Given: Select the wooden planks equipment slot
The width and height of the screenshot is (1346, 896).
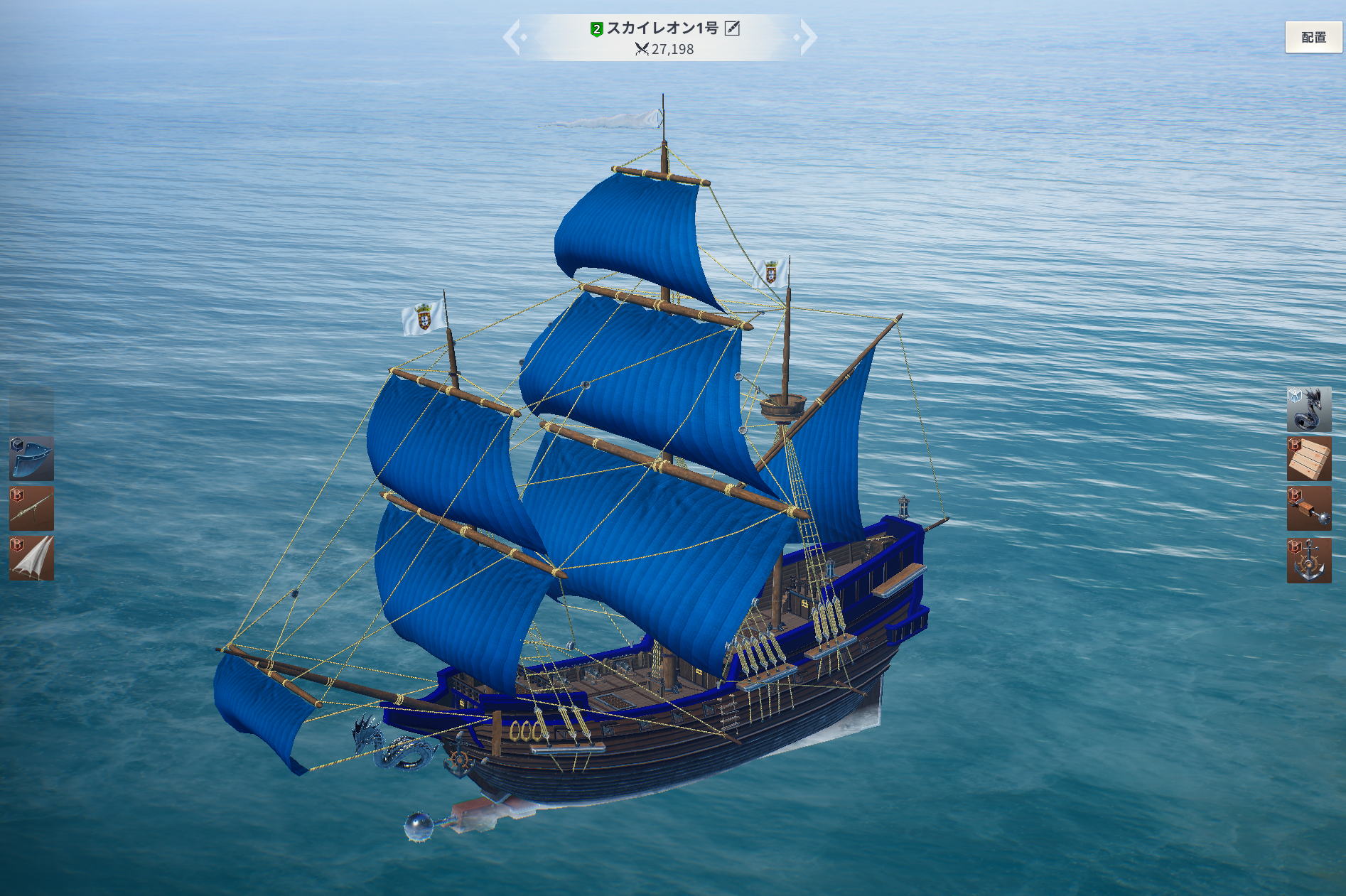Looking at the screenshot, I should click(x=1308, y=459).
